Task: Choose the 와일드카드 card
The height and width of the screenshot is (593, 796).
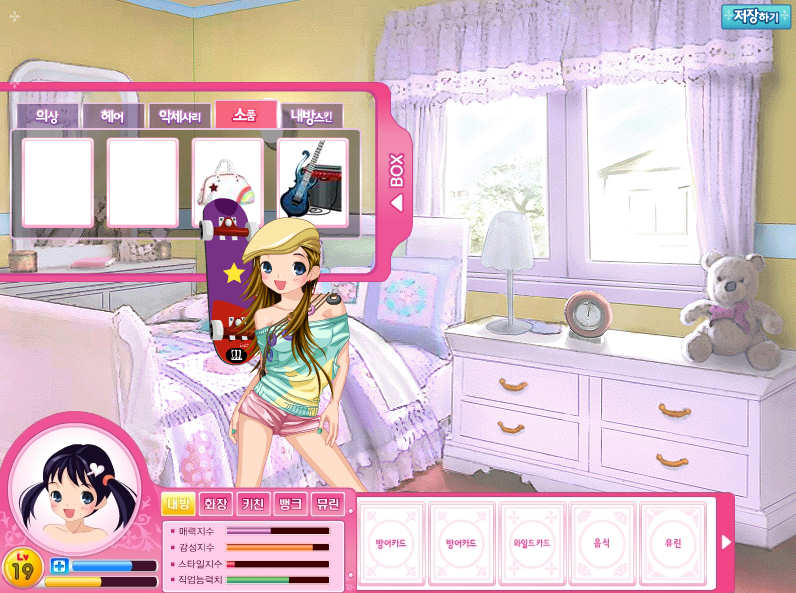Action: pyautogui.click(x=532, y=543)
